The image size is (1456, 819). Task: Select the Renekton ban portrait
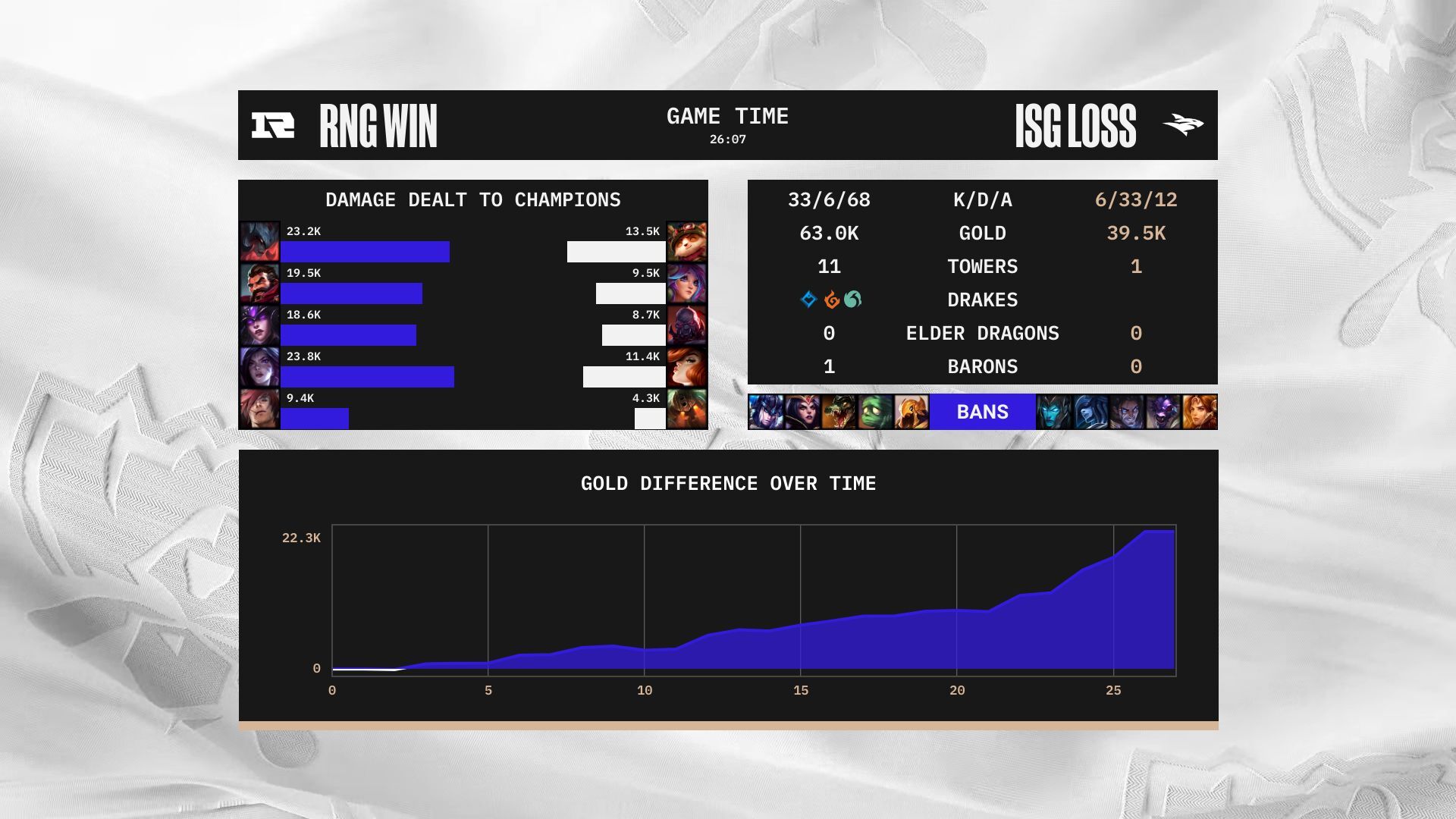[838, 412]
